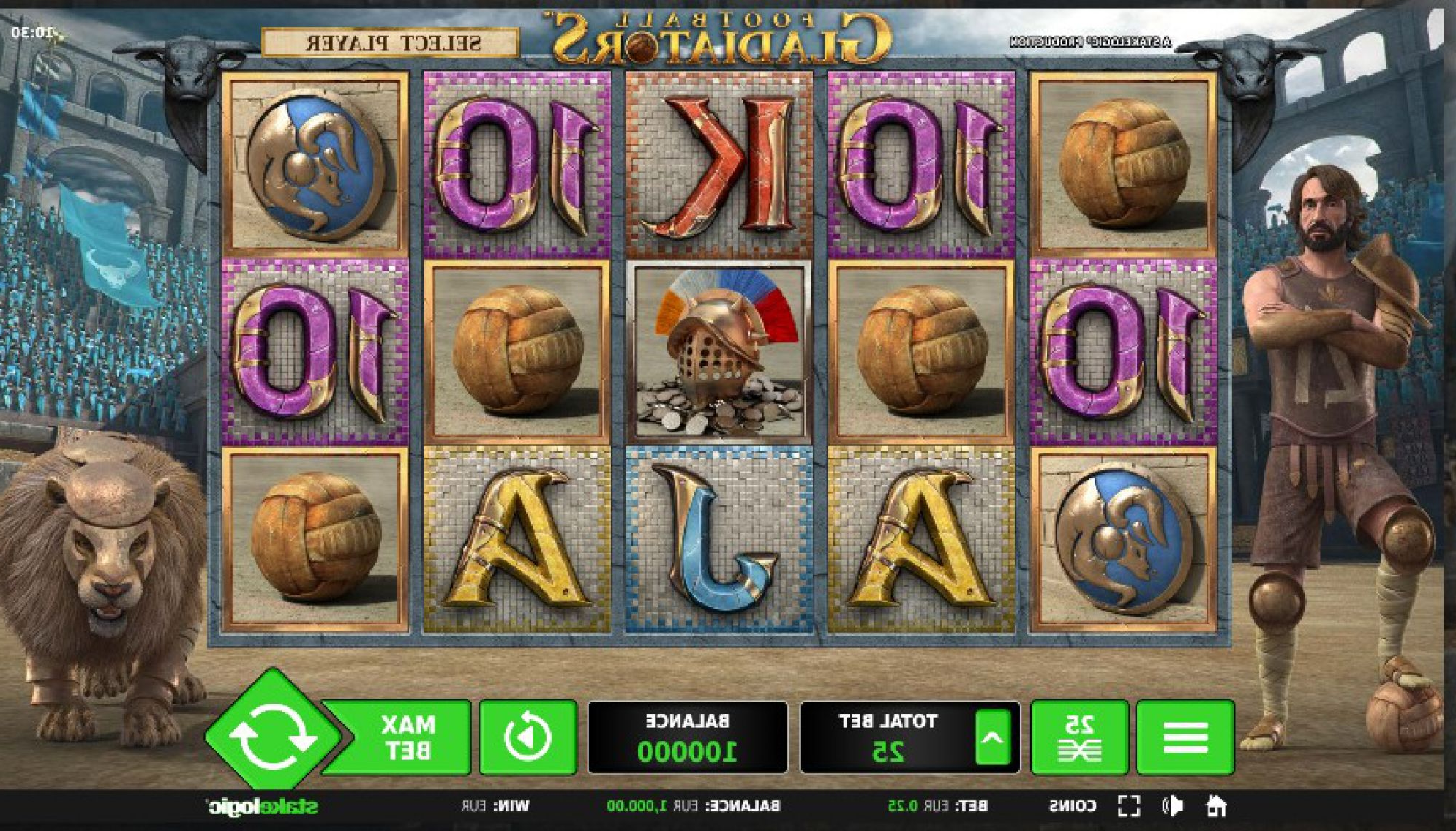Choose the Select Player banner
This screenshot has height=831, width=1456.
[x=391, y=43]
